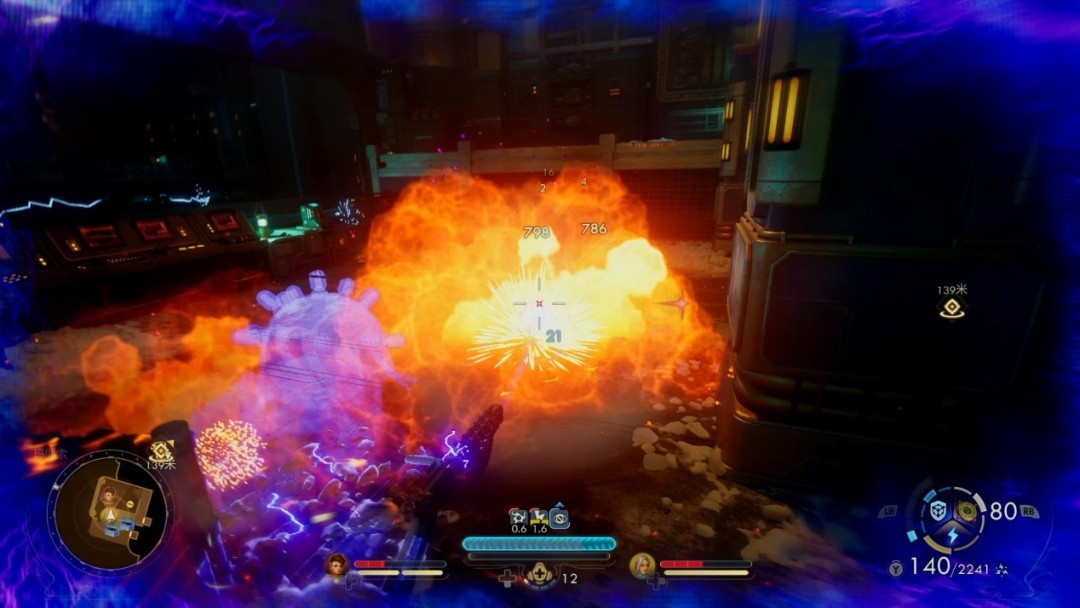Select the golden gadget weapon wheel slot
1080x608 pixels.
coord(966,510)
